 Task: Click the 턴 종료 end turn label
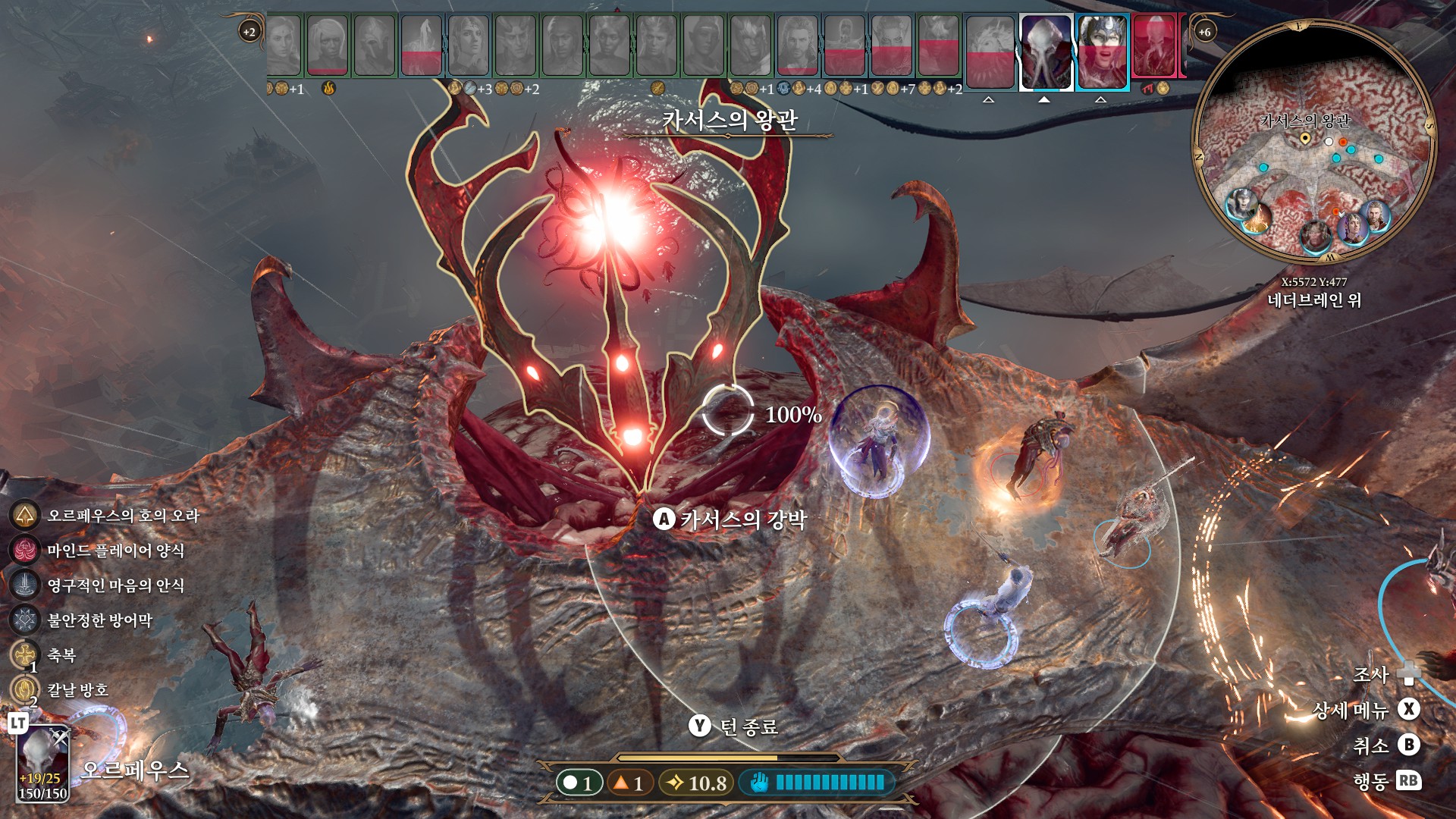pyautogui.click(x=748, y=727)
